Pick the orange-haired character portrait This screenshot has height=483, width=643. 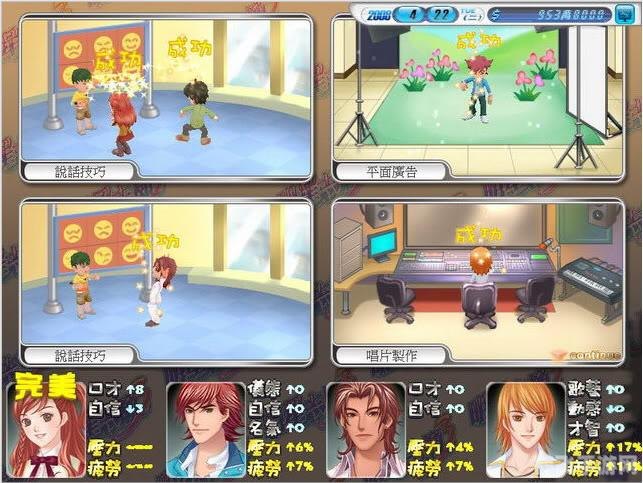click(525, 430)
